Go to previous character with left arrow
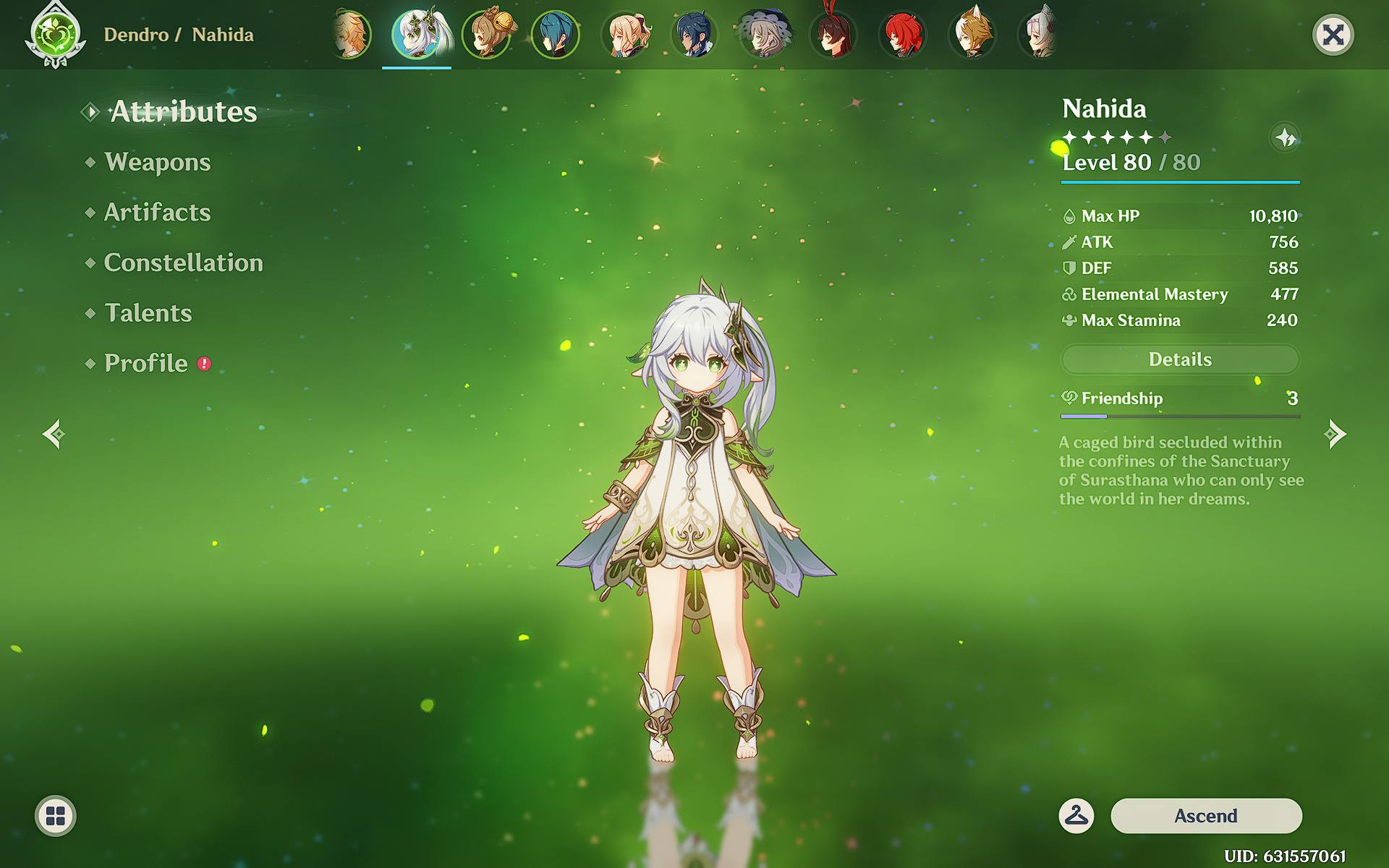The image size is (1389, 868). pyautogui.click(x=54, y=434)
